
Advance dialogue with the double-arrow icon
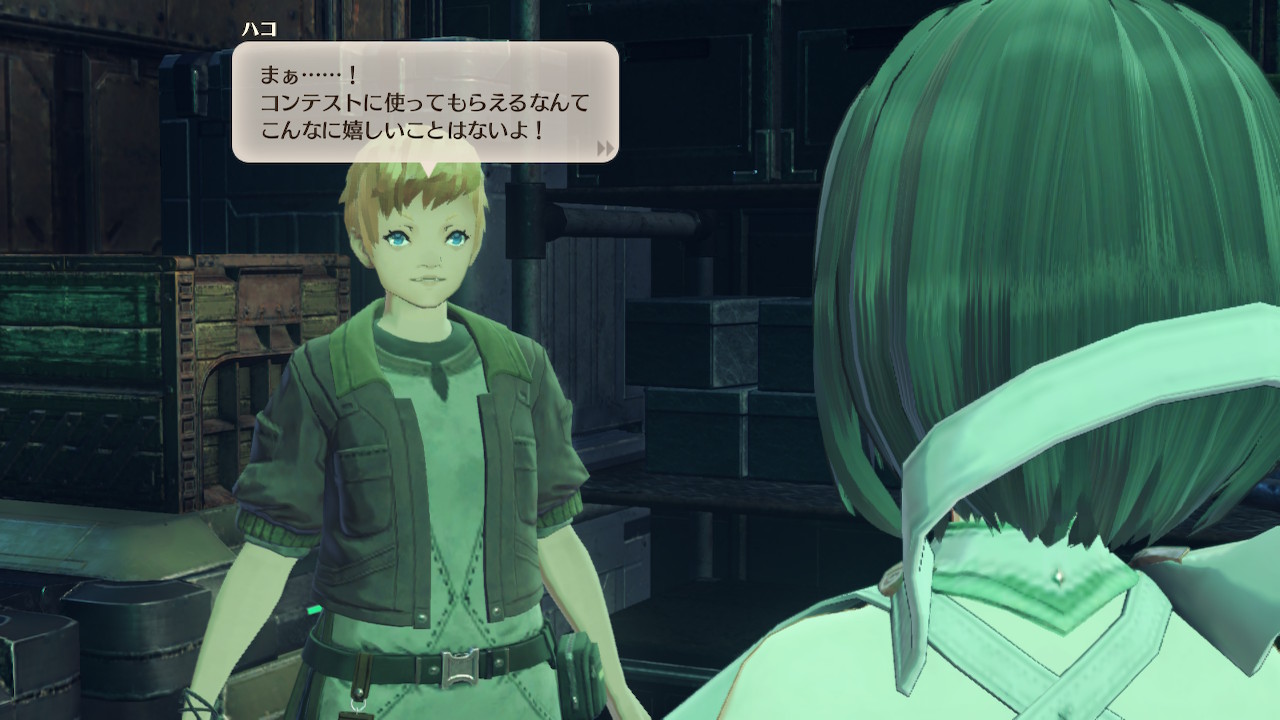click(x=605, y=148)
